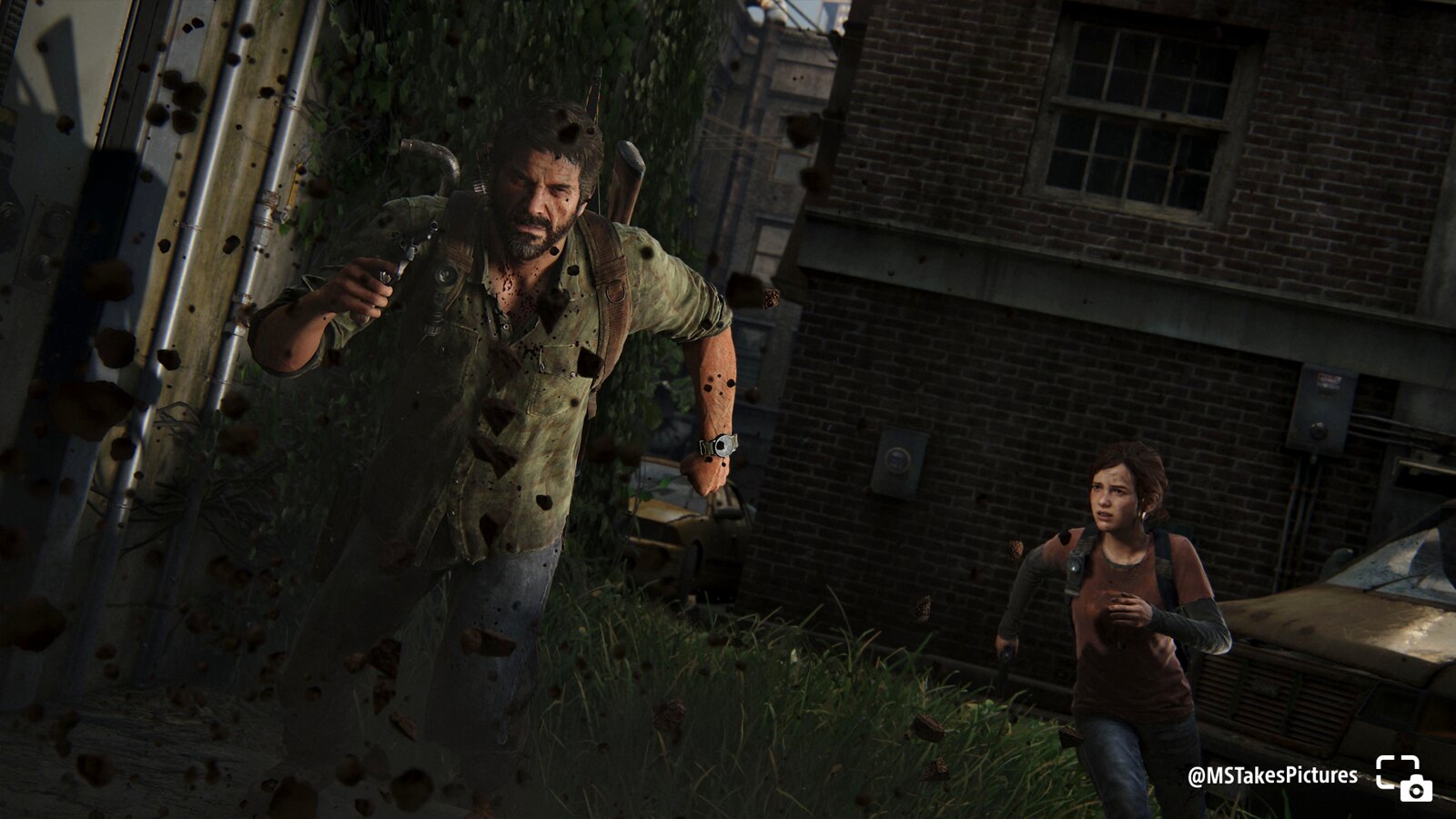Click the visual search camera icon
This screenshot has height=819, width=1456.
1403,778
